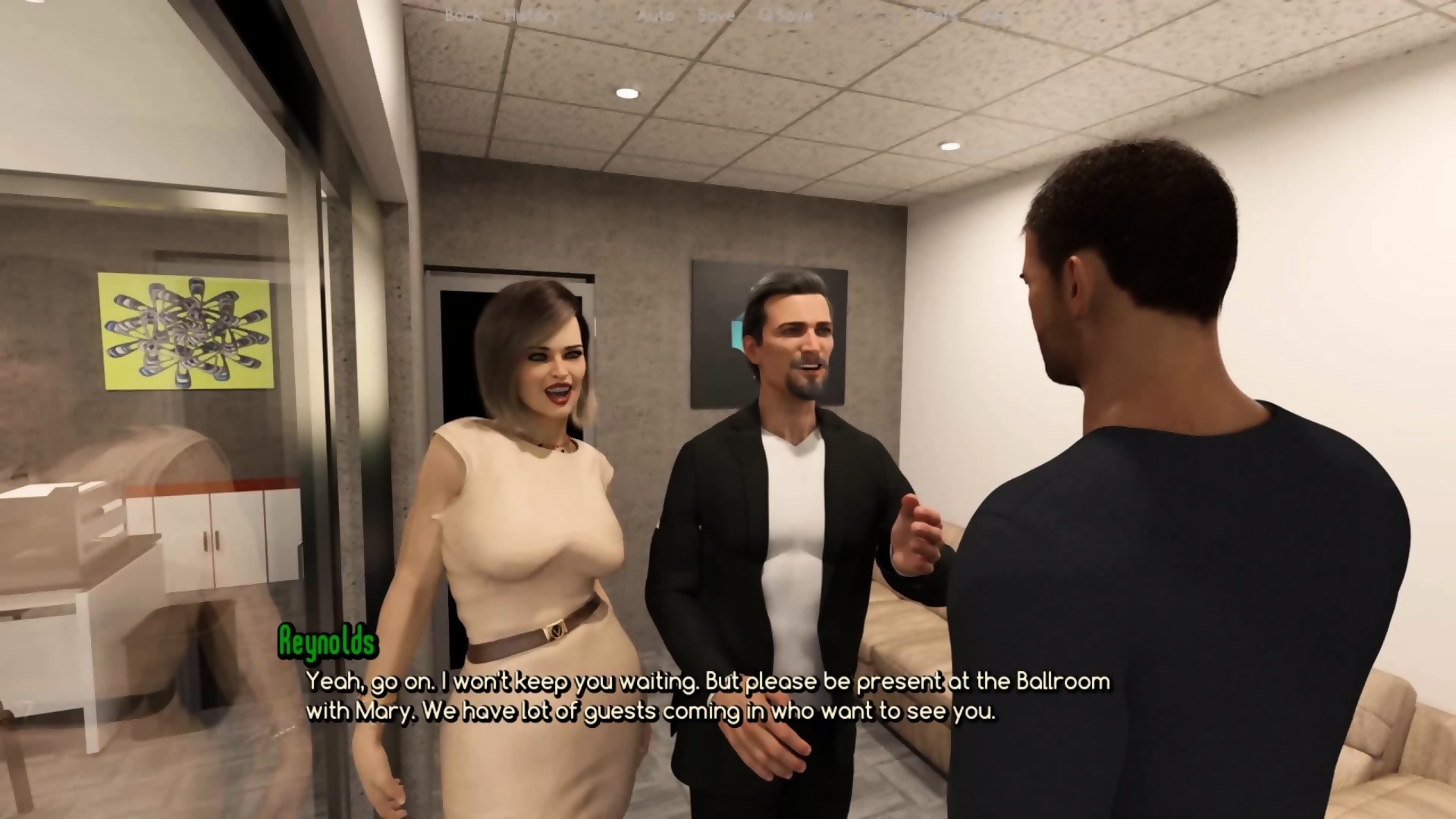Click the Back button in the top menu
This screenshot has height=819, width=1456.
(462, 15)
